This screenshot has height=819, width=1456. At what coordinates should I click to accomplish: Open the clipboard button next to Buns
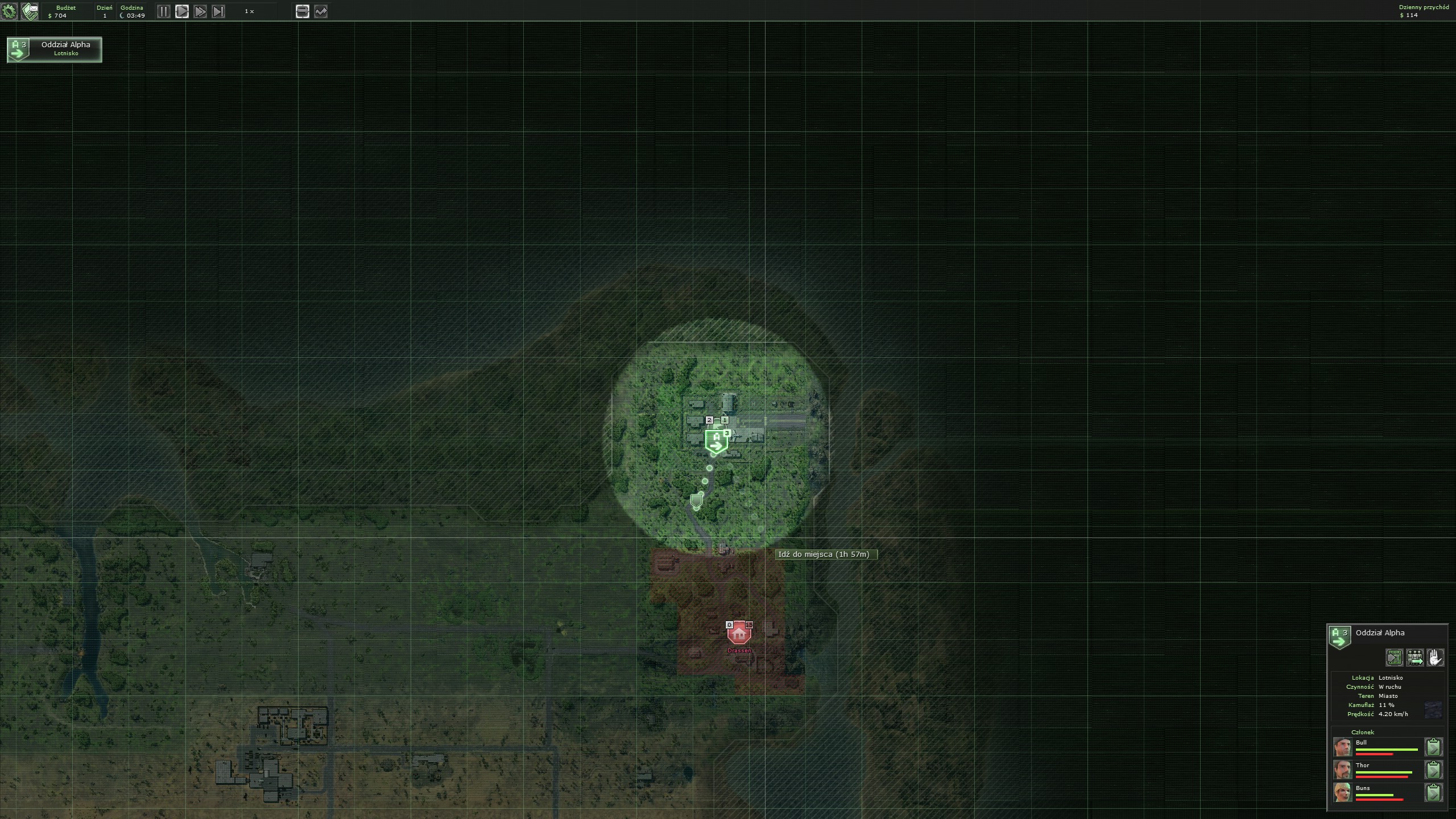[1433, 792]
